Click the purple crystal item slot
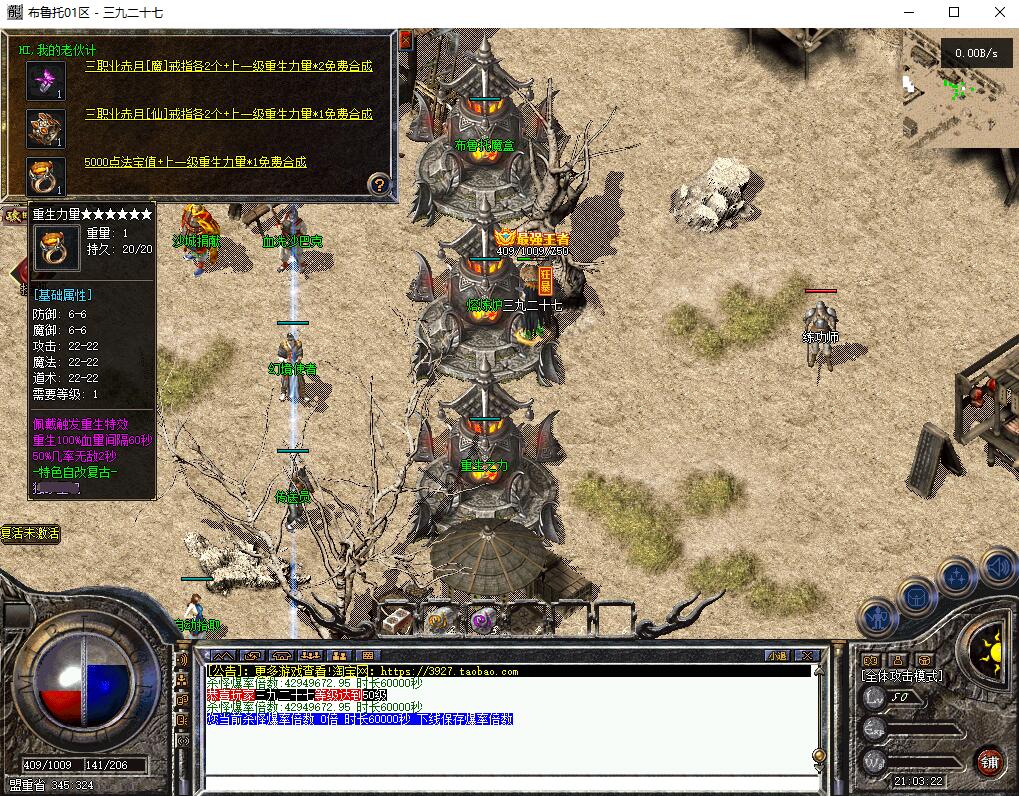Viewport: 1019px width, 796px height. [45, 80]
